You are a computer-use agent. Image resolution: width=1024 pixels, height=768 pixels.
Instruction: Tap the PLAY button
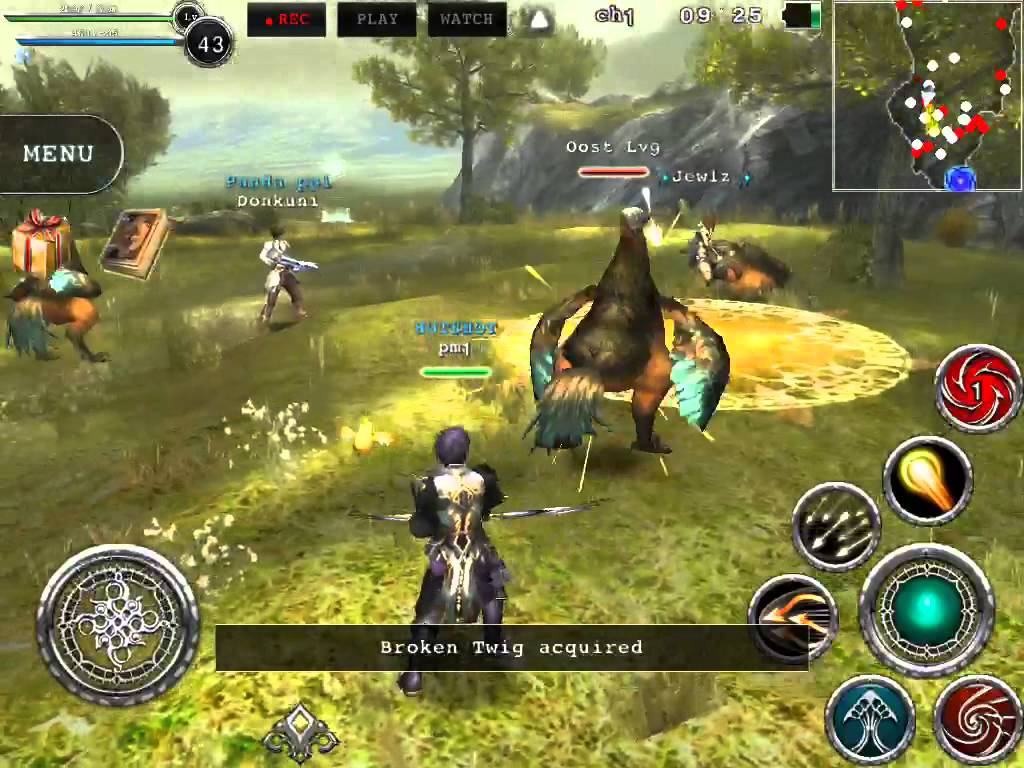377,19
